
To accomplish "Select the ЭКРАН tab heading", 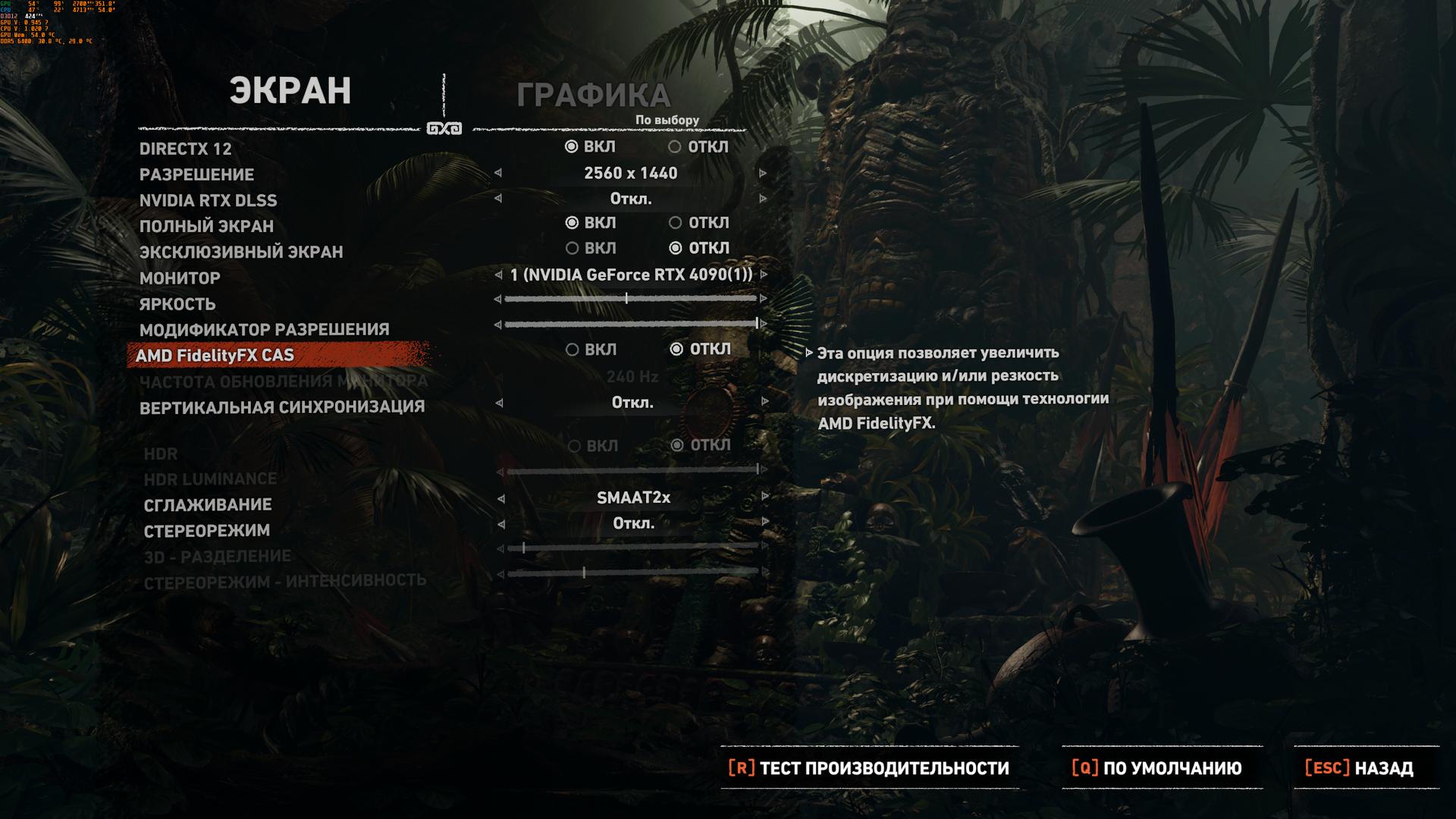I will [x=290, y=91].
